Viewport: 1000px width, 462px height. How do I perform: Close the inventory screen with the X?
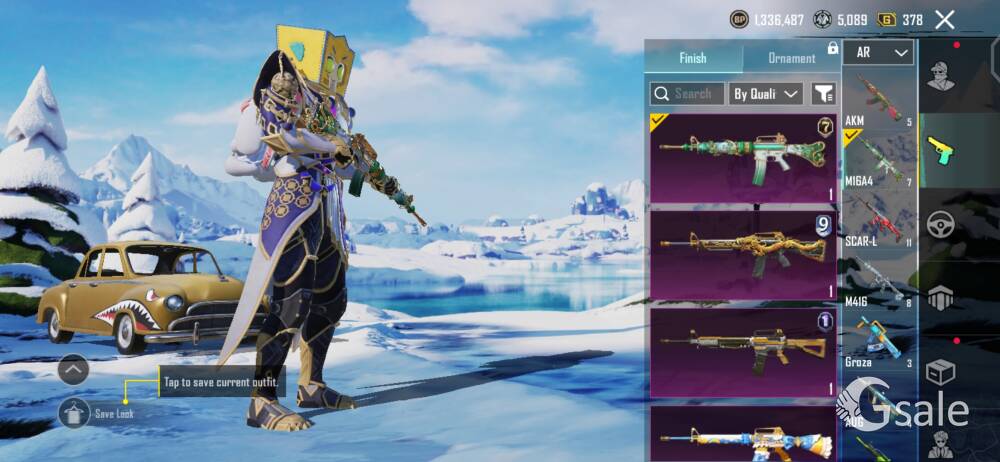pos(944,19)
